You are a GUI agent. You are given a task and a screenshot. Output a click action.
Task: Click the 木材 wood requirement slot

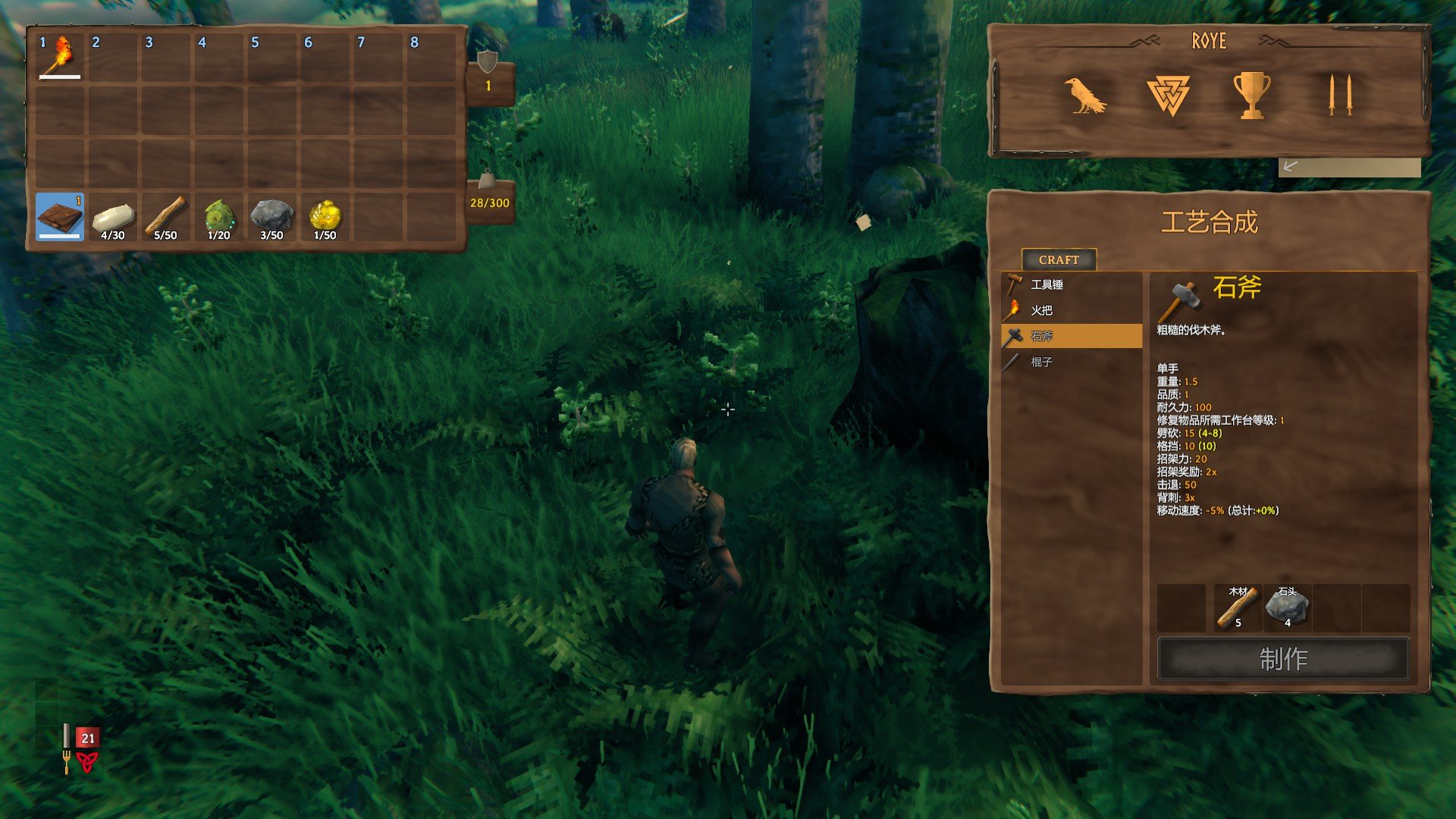1238,607
